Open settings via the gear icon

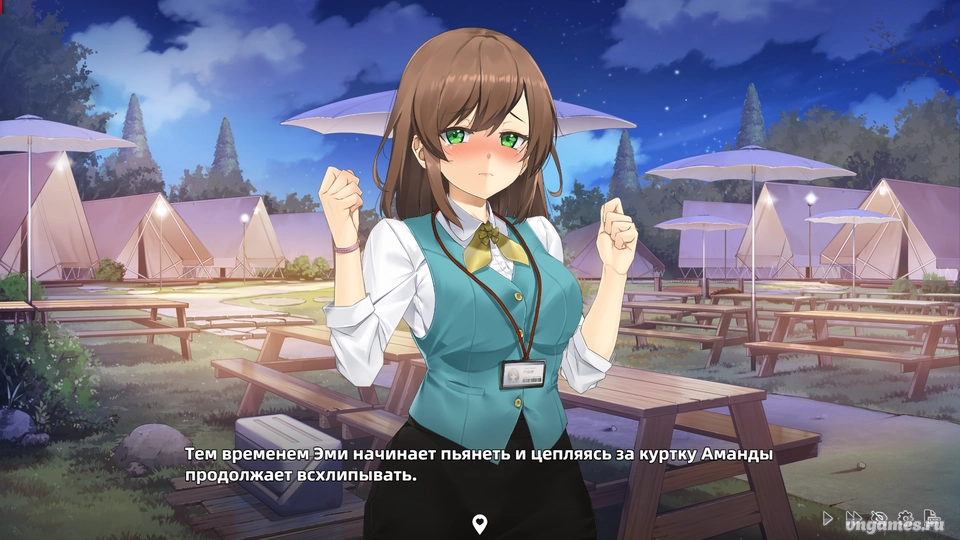905,517
